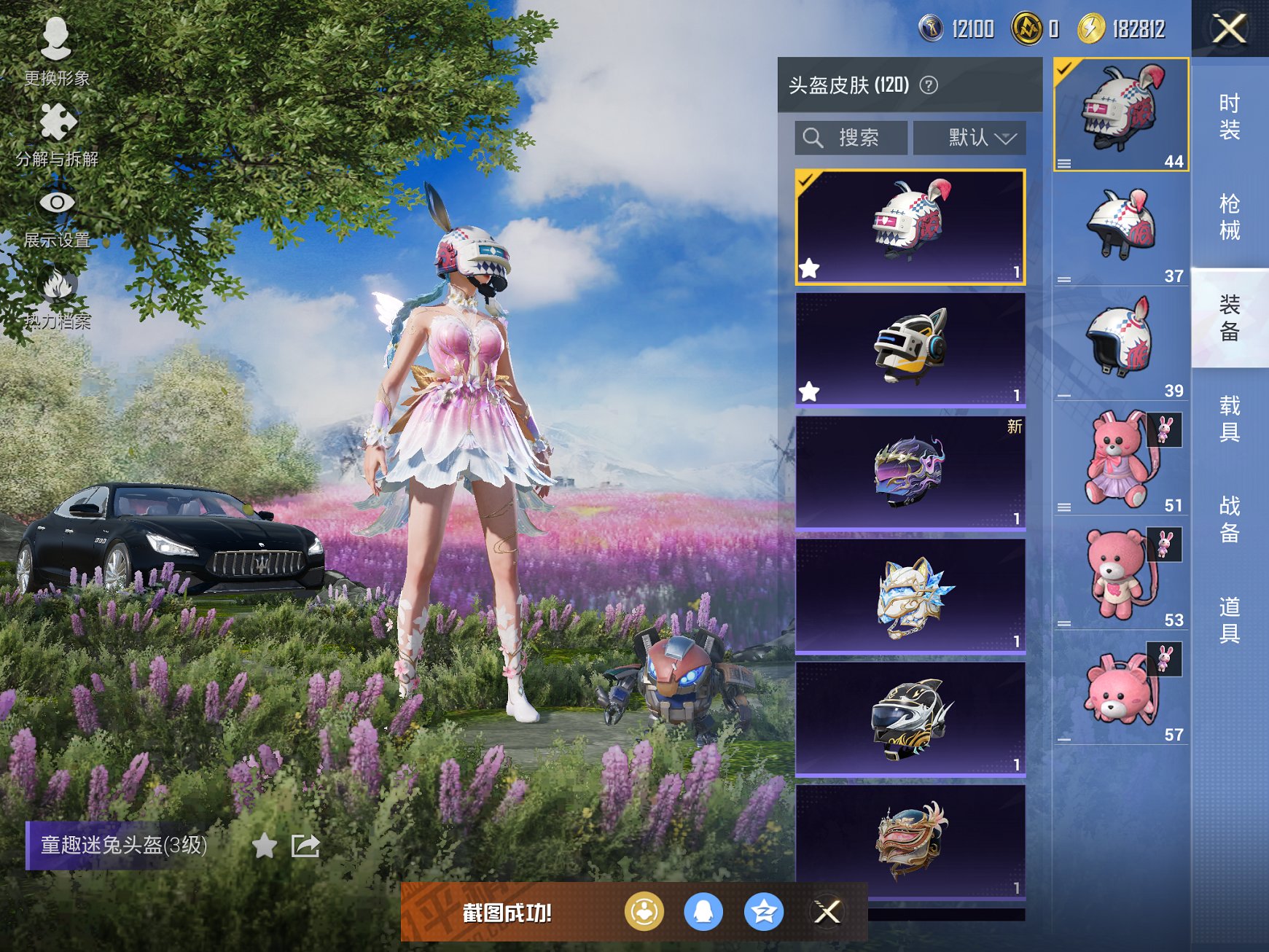The height and width of the screenshot is (952, 1269).
Task: Dismiss the 截图成功 screenshot banner
Action: coord(827,912)
